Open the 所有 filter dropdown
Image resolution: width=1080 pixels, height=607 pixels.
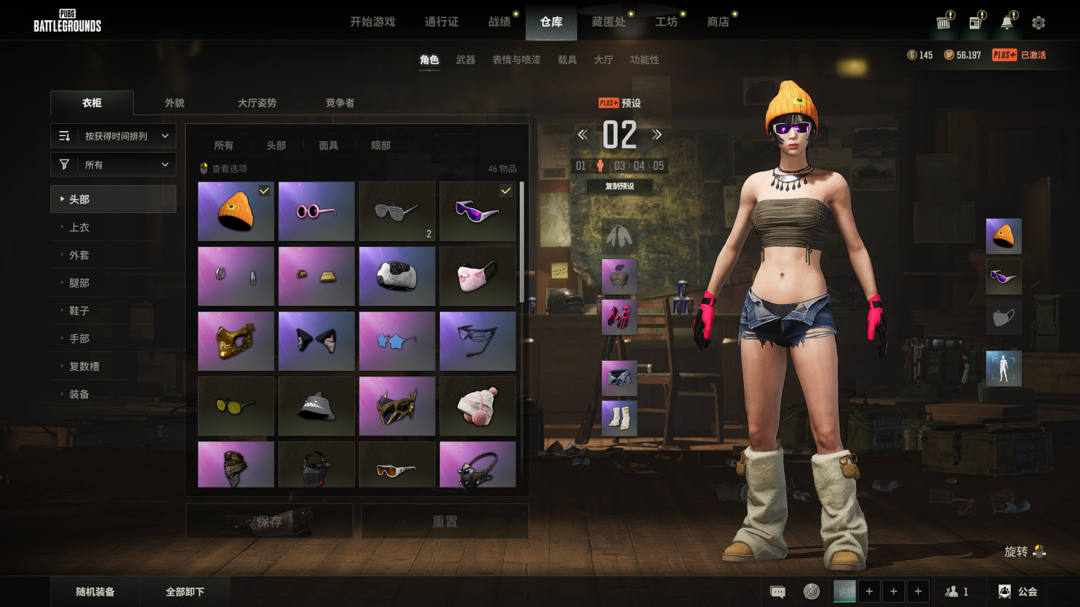(113, 165)
